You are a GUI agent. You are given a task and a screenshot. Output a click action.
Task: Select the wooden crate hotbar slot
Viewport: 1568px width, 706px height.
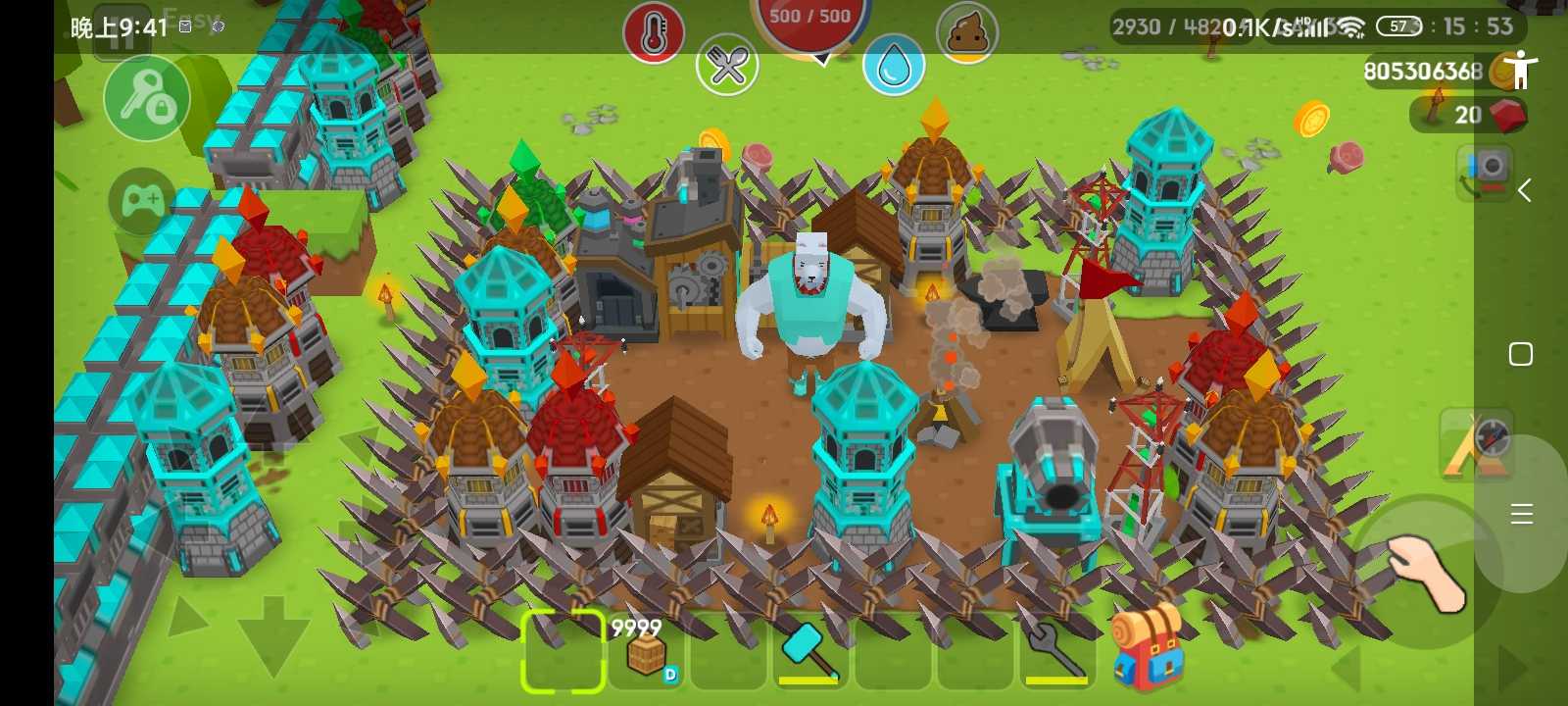646,651
